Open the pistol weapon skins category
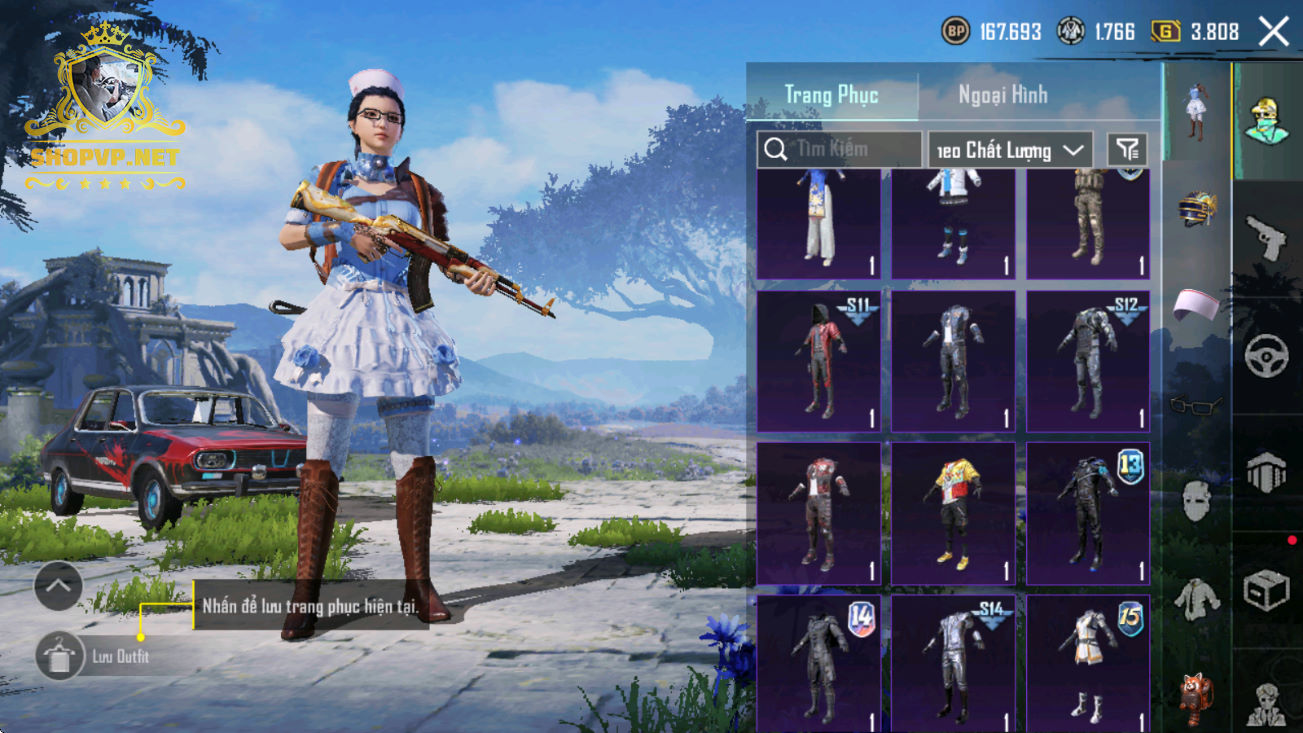This screenshot has height=733, width=1303. [x=1266, y=238]
